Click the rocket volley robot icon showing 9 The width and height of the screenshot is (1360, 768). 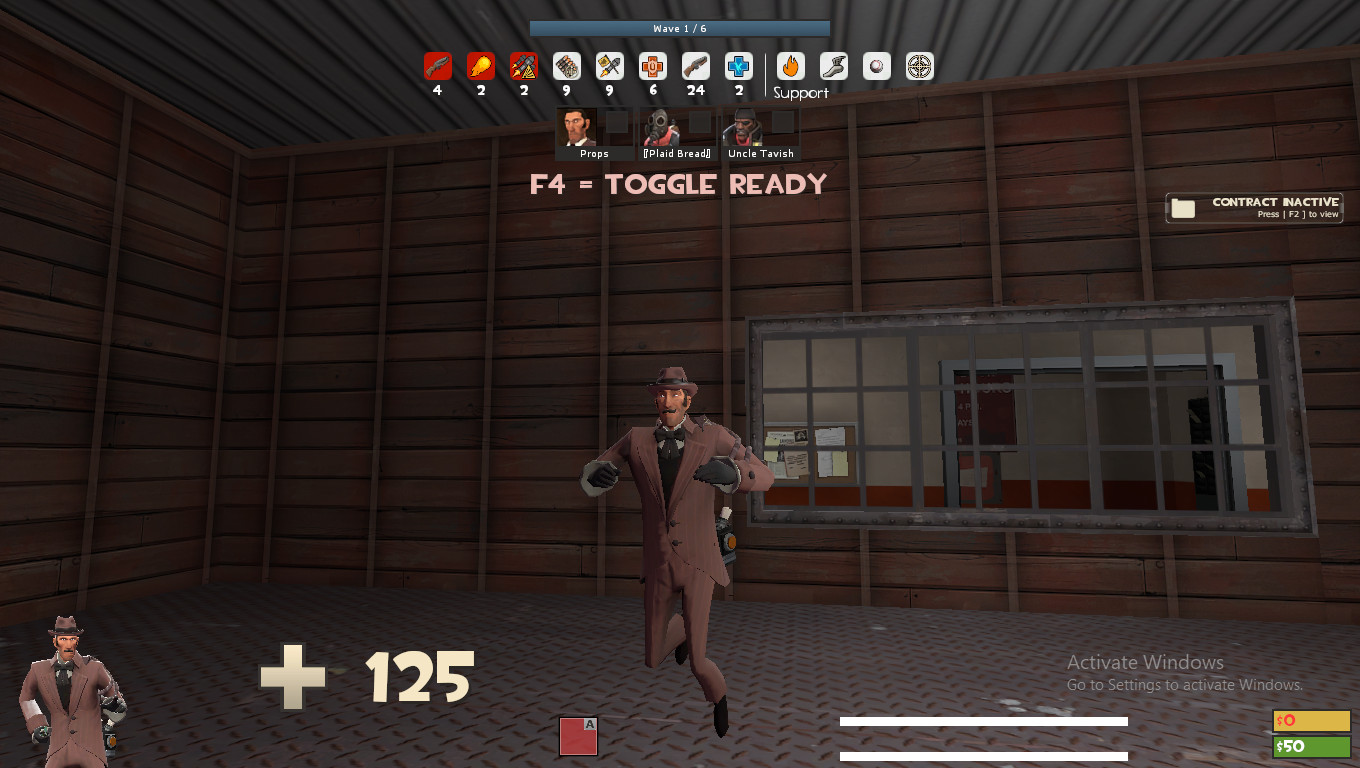point(609,65)
